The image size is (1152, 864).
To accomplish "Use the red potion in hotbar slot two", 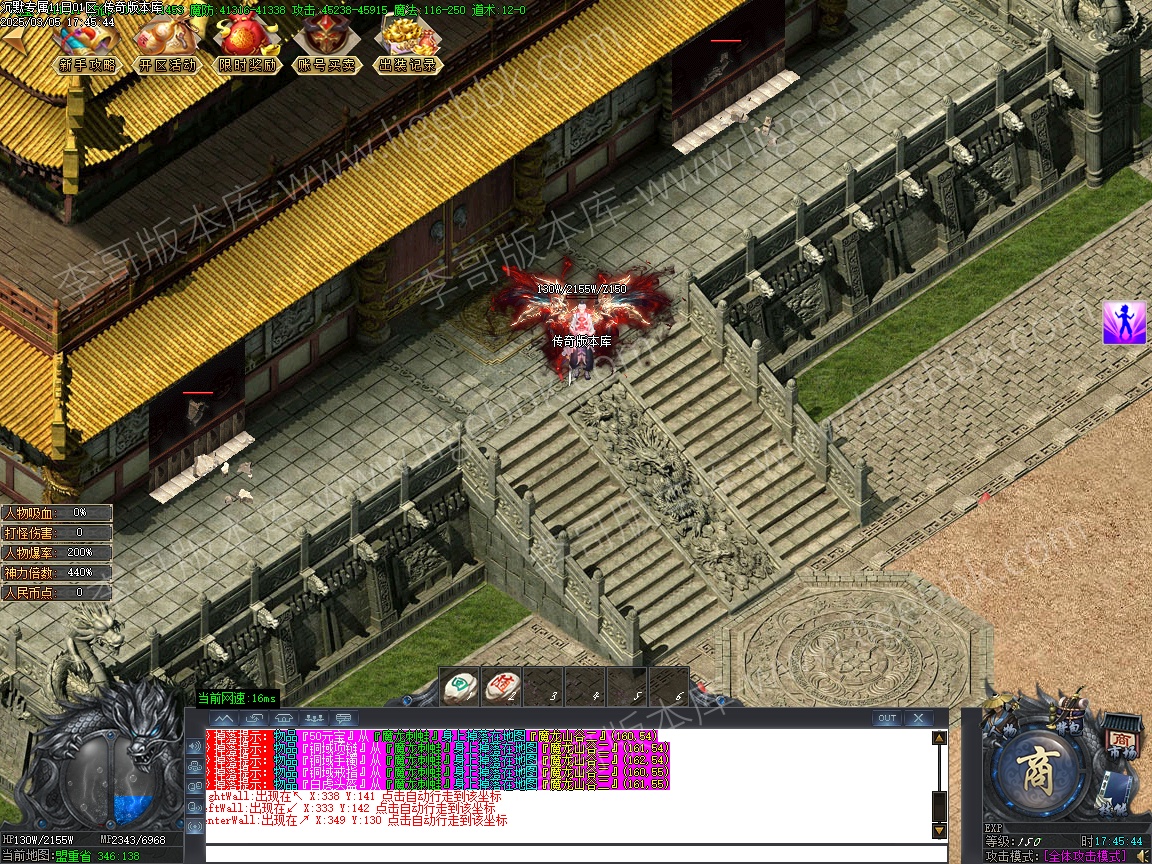I will click(502, 686).
